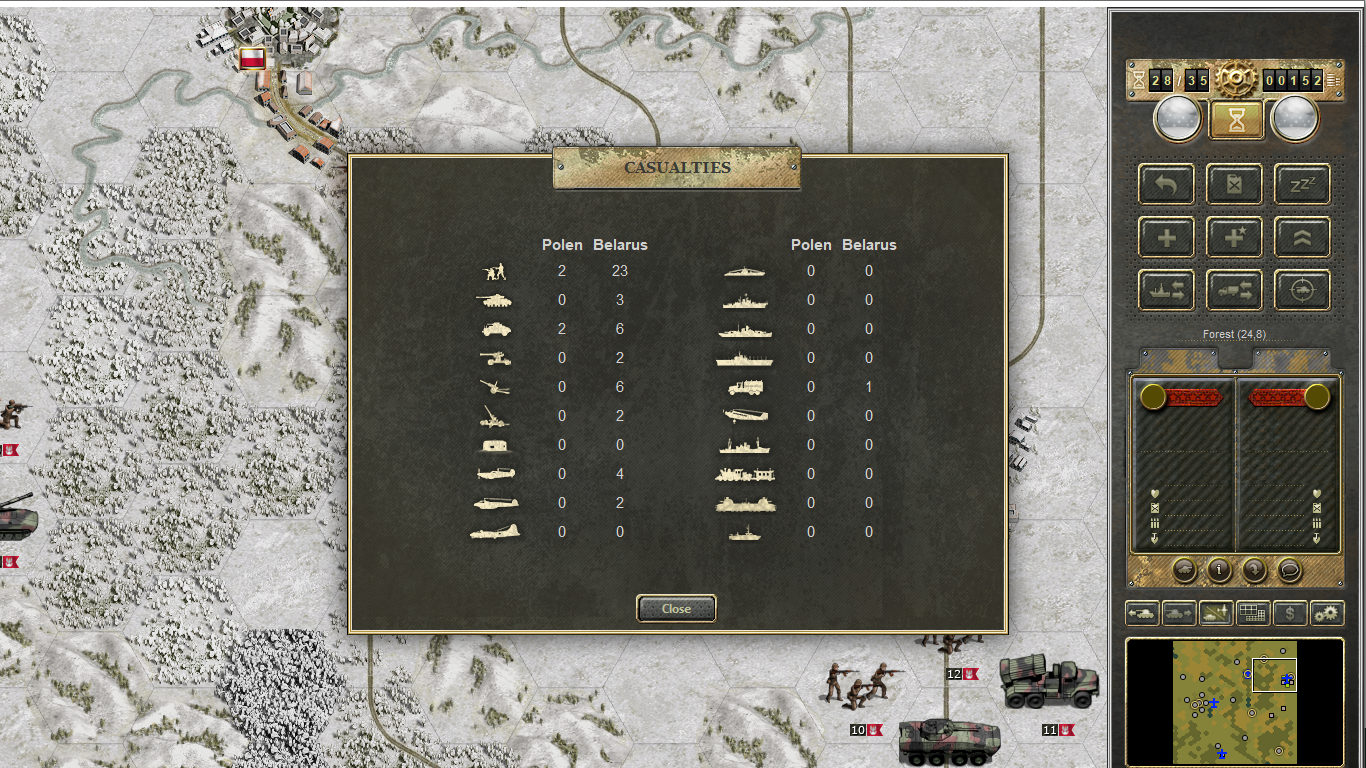The image size is (1366, 768).
Task: Resupply the unit using the fuel can button
Action: pyautogui.click(x=1233, y=184)
